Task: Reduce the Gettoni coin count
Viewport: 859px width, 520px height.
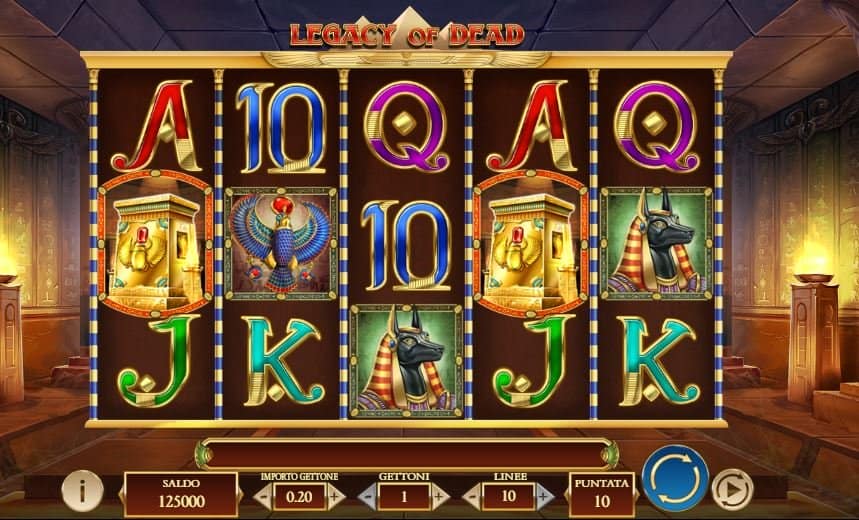Action: click(367, 495)
